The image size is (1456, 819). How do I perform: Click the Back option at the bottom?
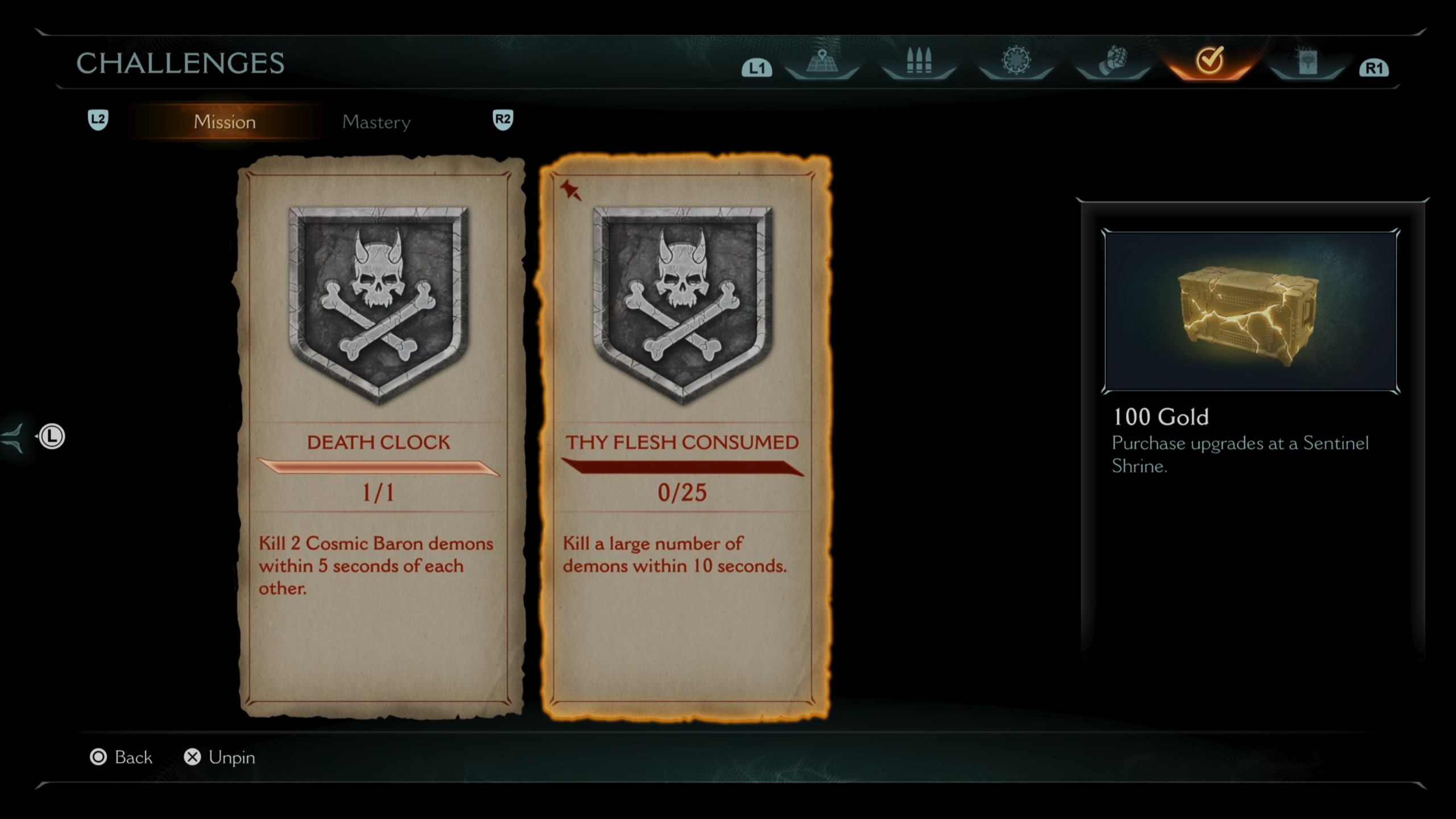(122, 757)
